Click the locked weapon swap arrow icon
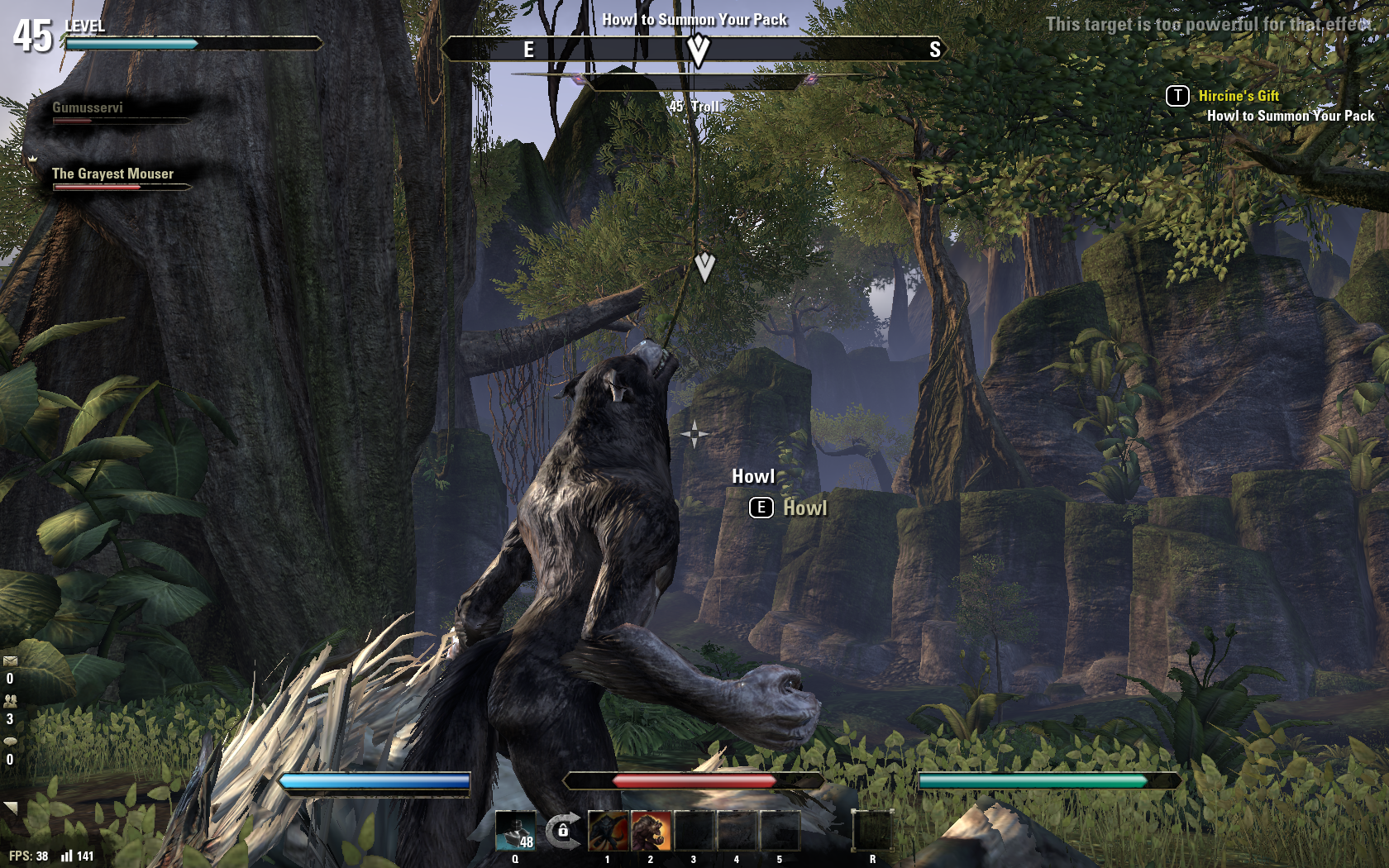This screenshot has width=1389, height=868. (x=563, y=830)
